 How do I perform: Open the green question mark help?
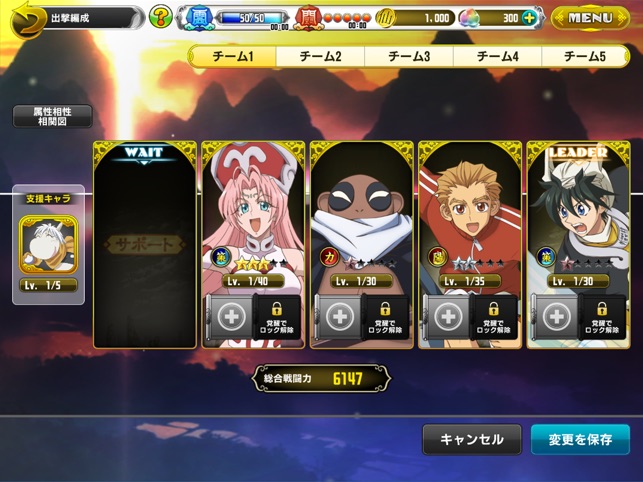coord(160,17)
